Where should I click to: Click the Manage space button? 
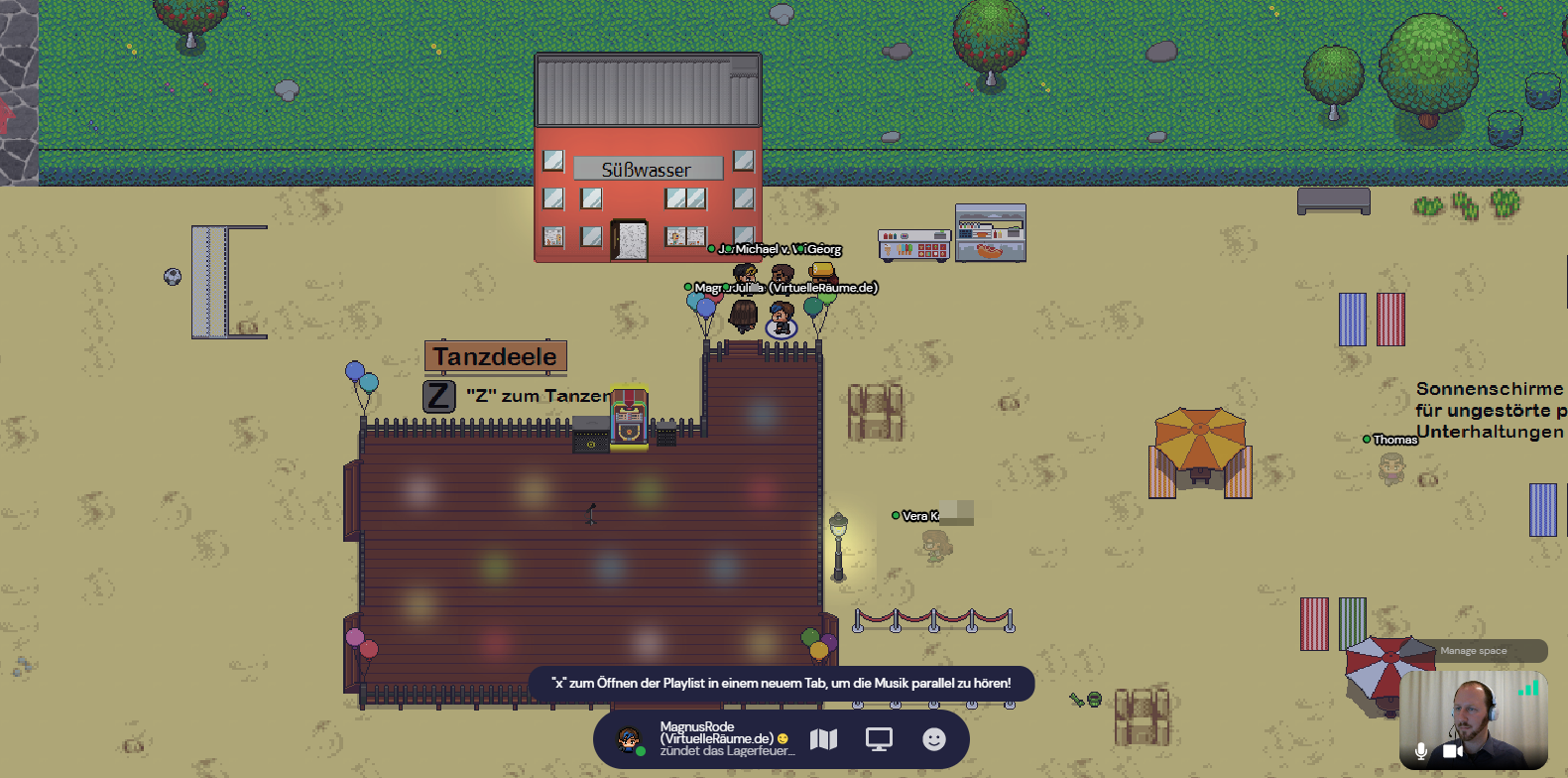pos(1474,651)
